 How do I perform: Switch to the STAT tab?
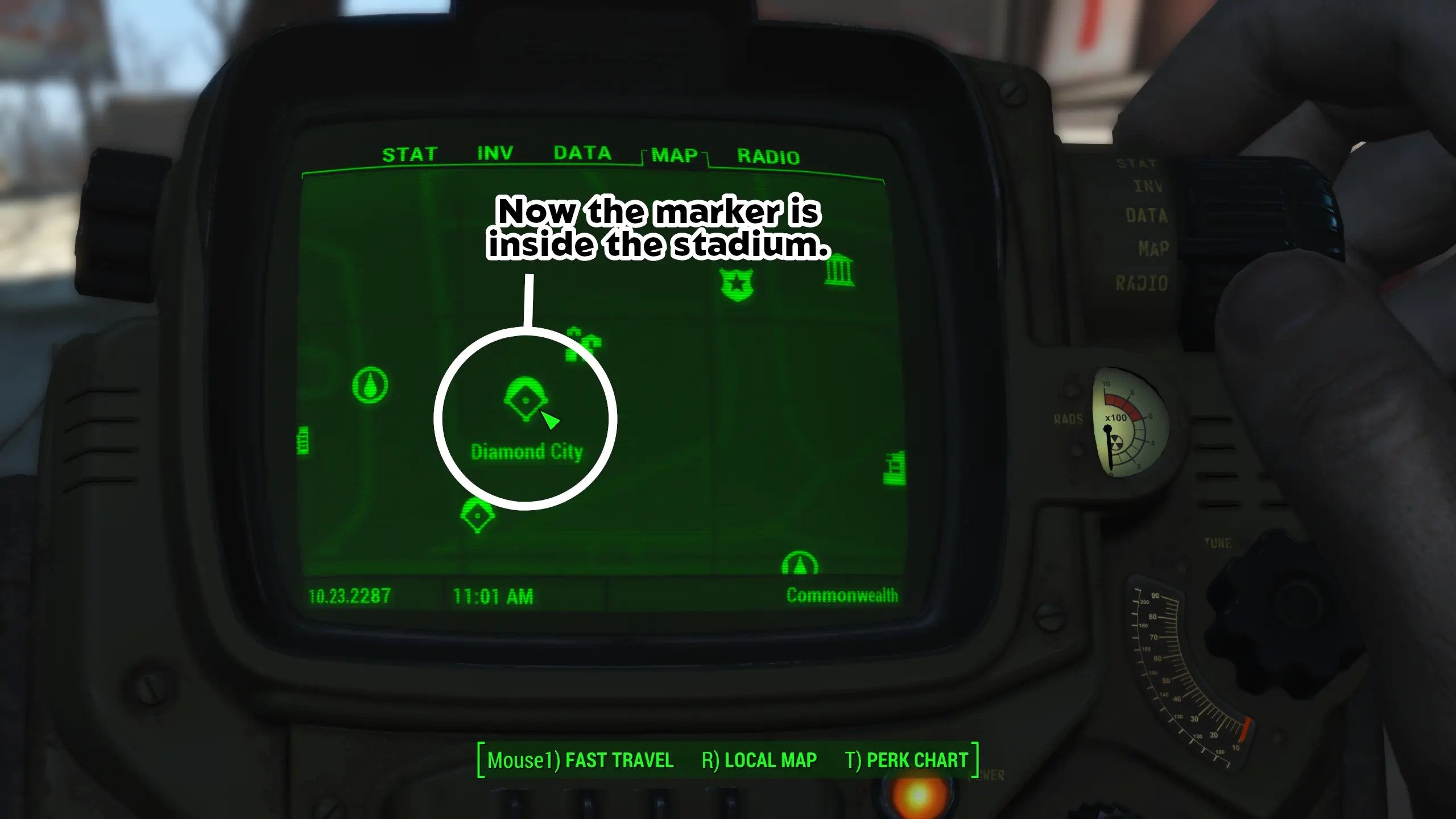coord(409,155)
